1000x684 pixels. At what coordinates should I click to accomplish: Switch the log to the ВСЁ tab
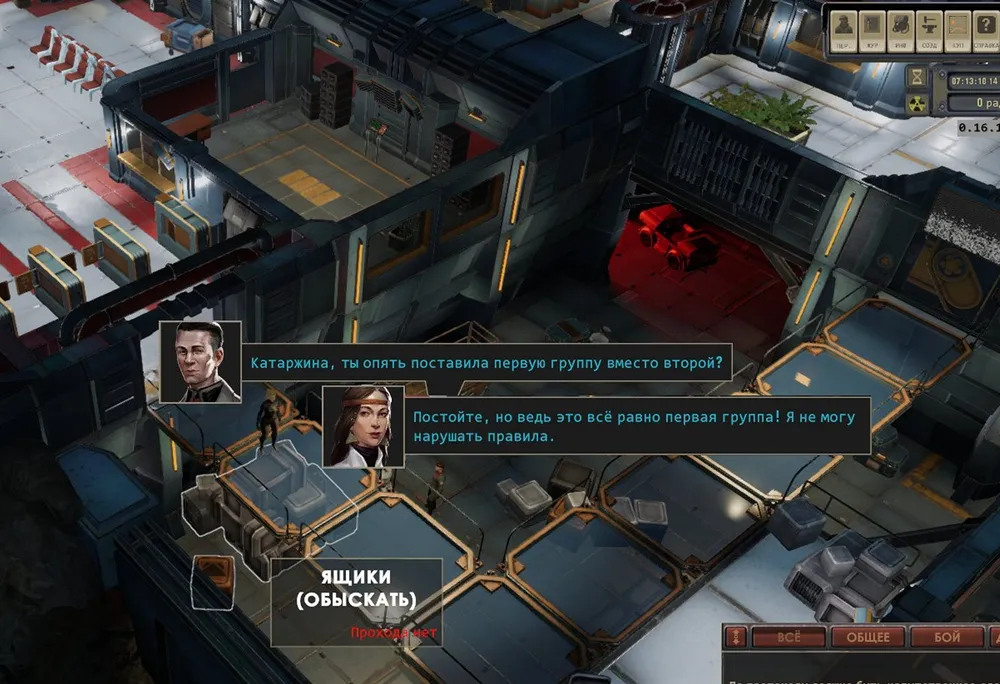(x=788, y=637)
